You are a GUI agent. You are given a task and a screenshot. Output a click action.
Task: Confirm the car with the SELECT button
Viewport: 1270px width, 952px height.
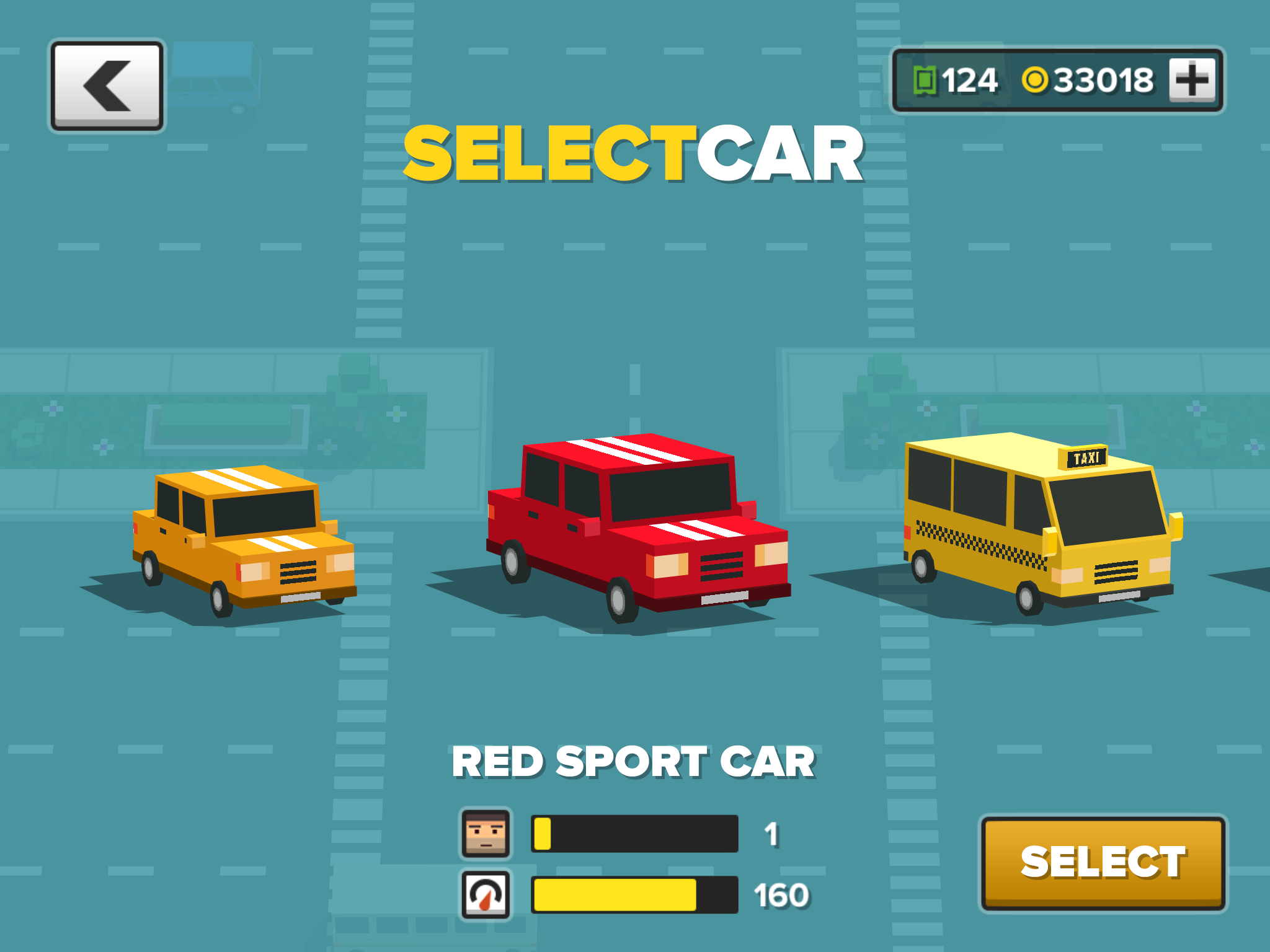(1103, 862)
